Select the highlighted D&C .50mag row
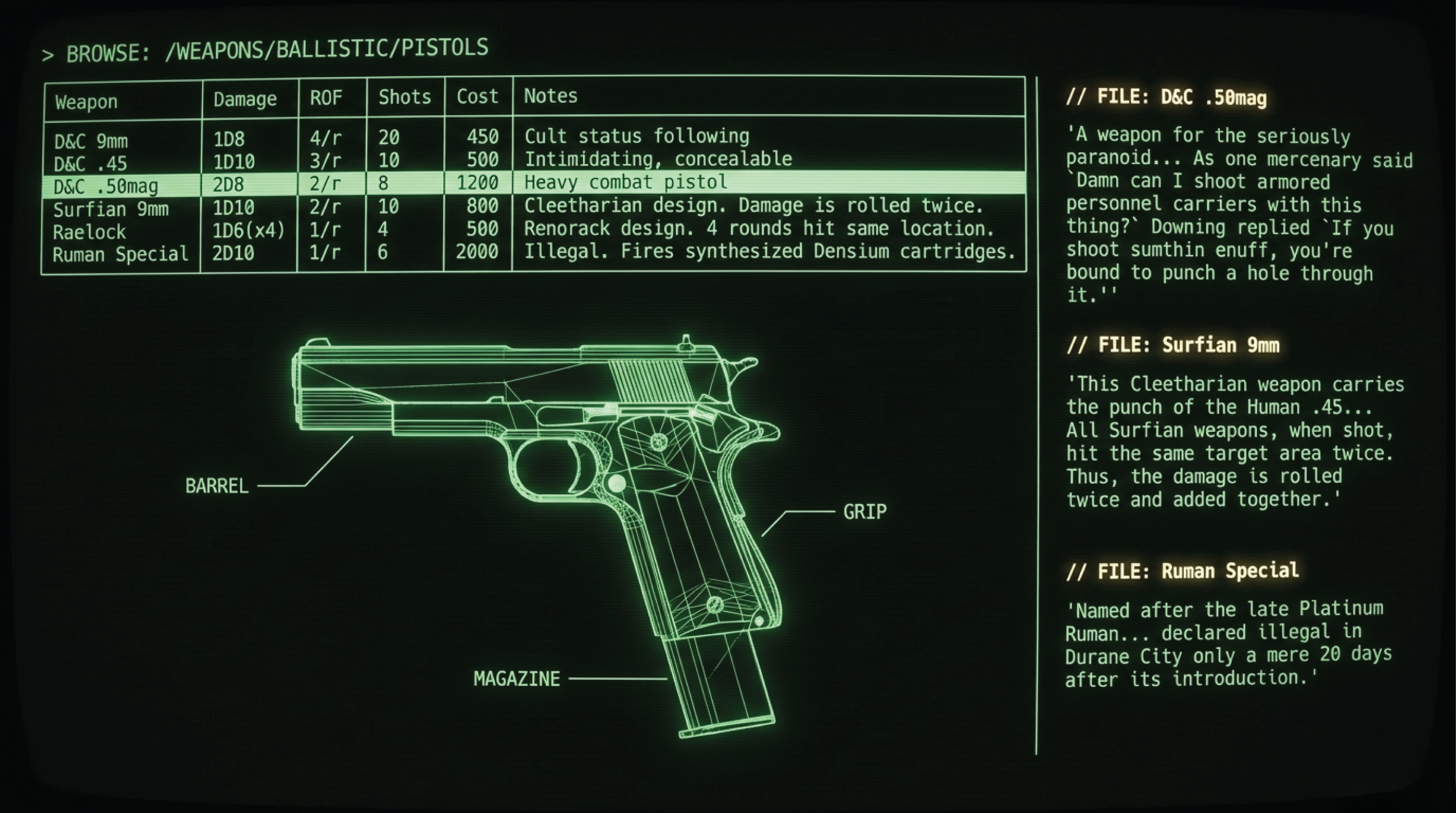Viewport: 1456px width, 813px height. (106, 186)
